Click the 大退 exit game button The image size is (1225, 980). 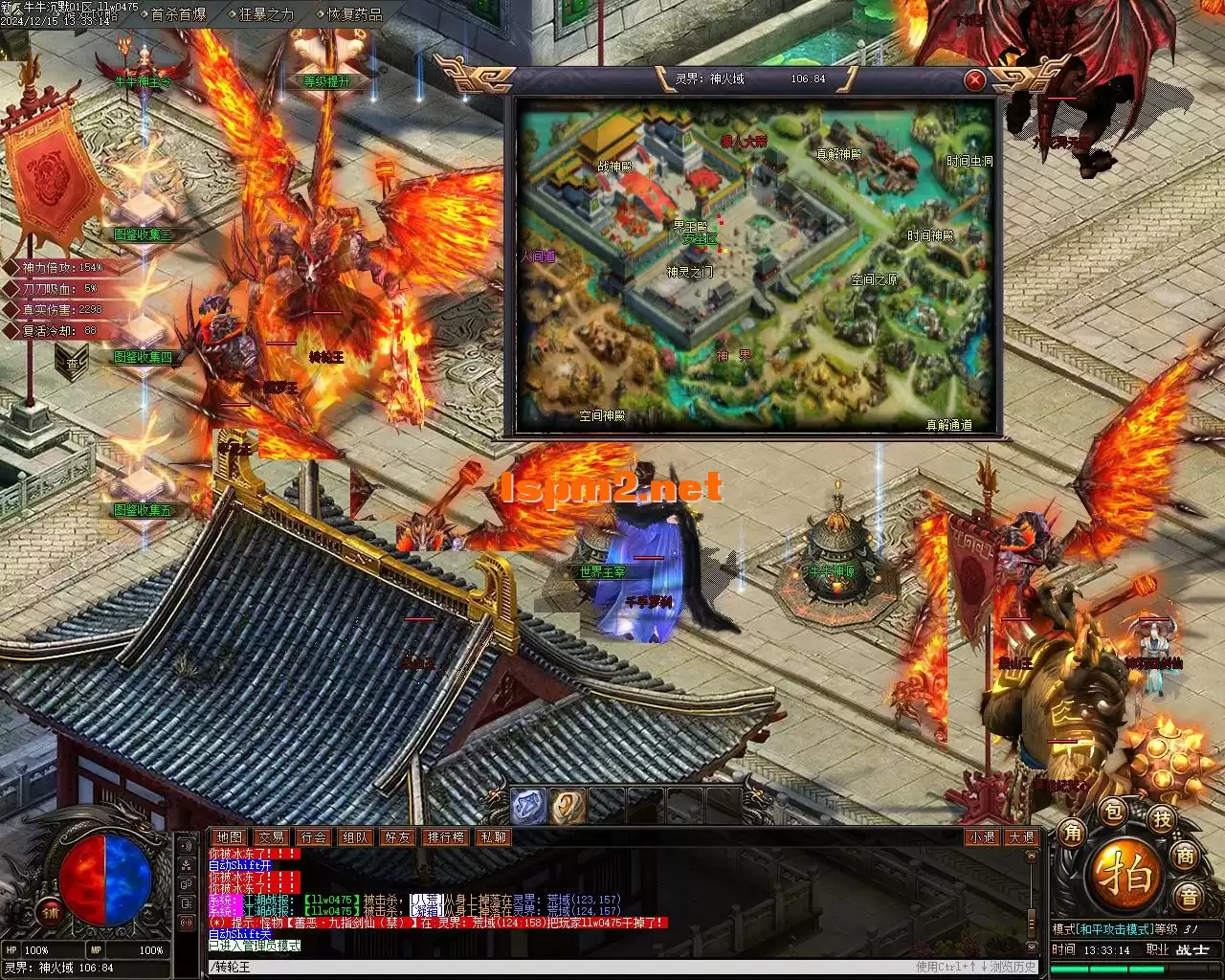(1021, 837)
